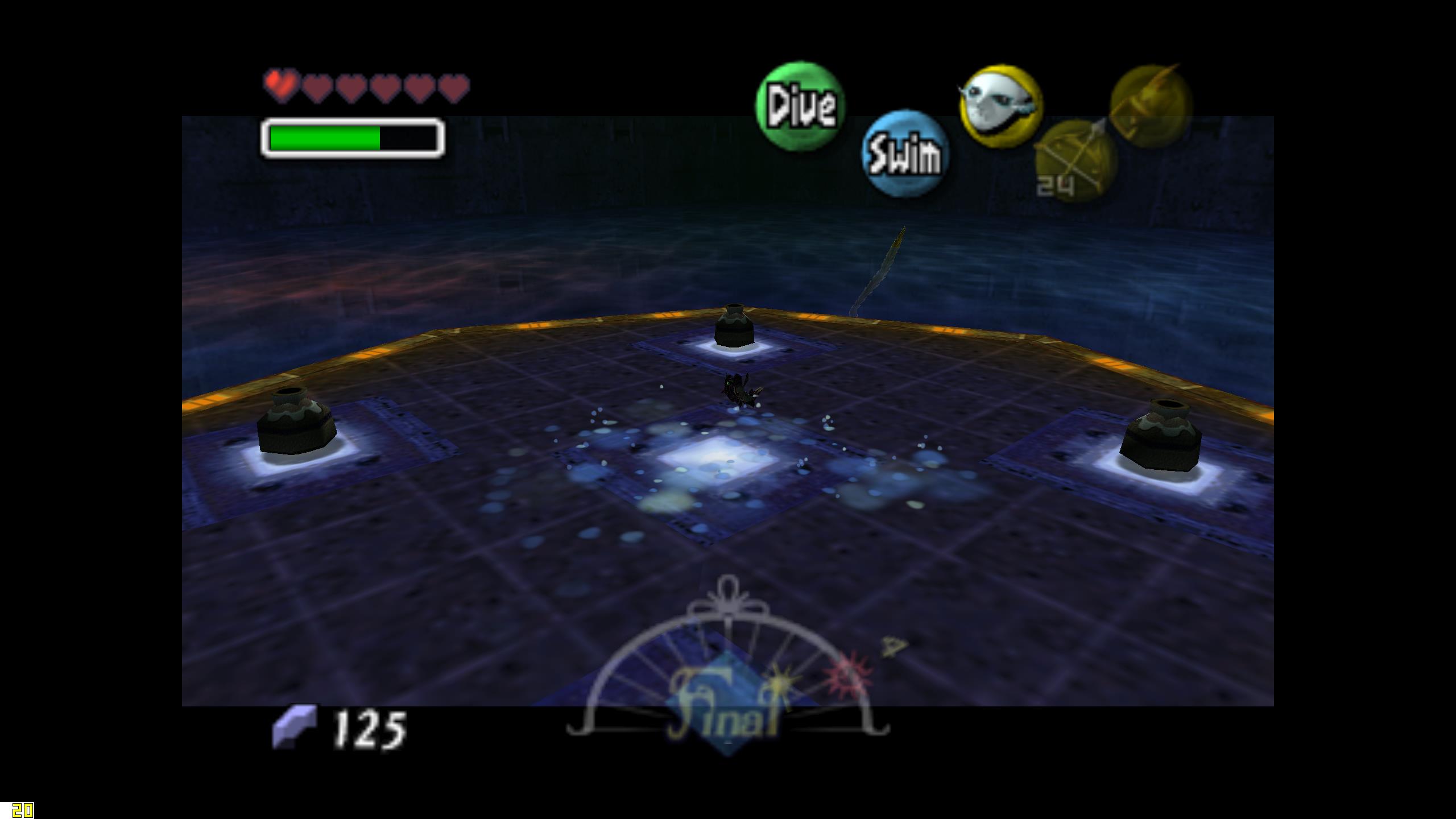Choose the Zora Mask item icon
The width and height of the screenshot is (1456, 819).
coord(1000,106)
